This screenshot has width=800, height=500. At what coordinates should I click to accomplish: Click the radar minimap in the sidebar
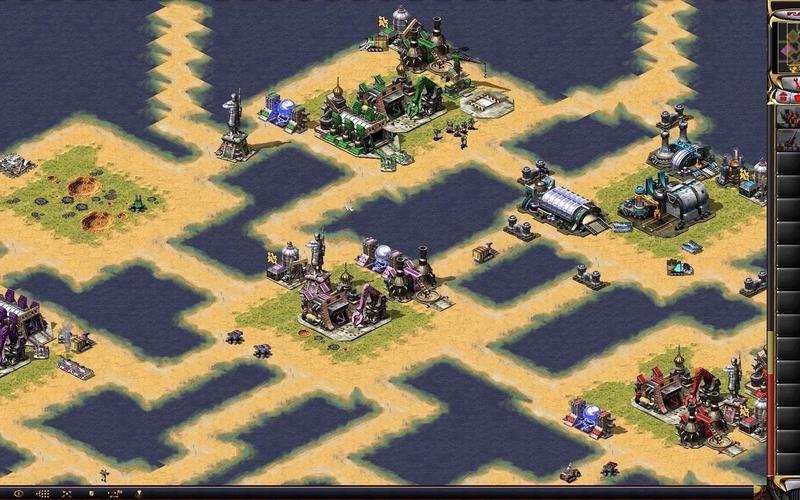pyautogui.click(x=789, y=45)
